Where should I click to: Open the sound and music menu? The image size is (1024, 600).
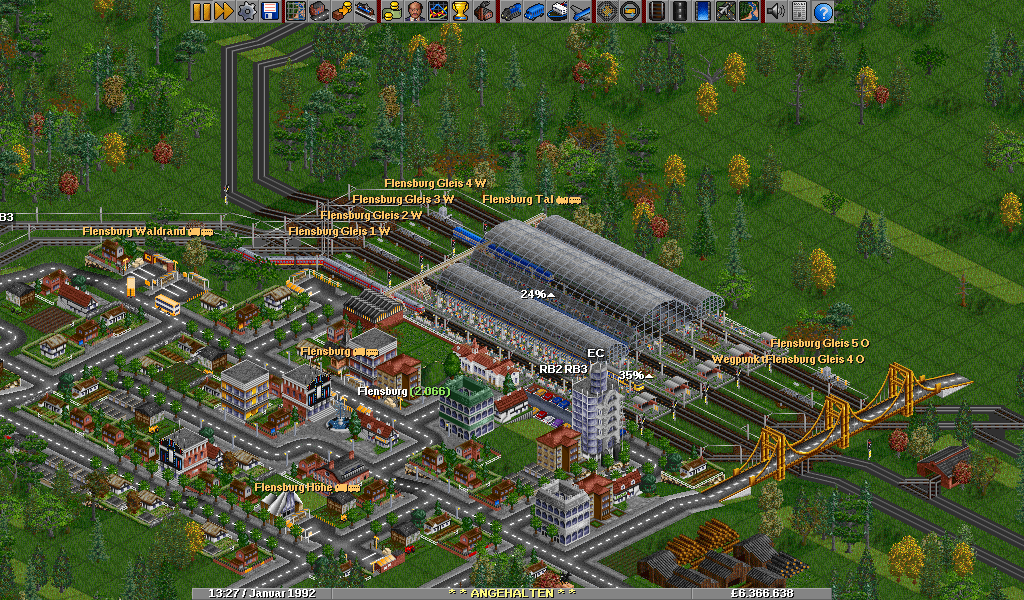click(x=775, y=12)
